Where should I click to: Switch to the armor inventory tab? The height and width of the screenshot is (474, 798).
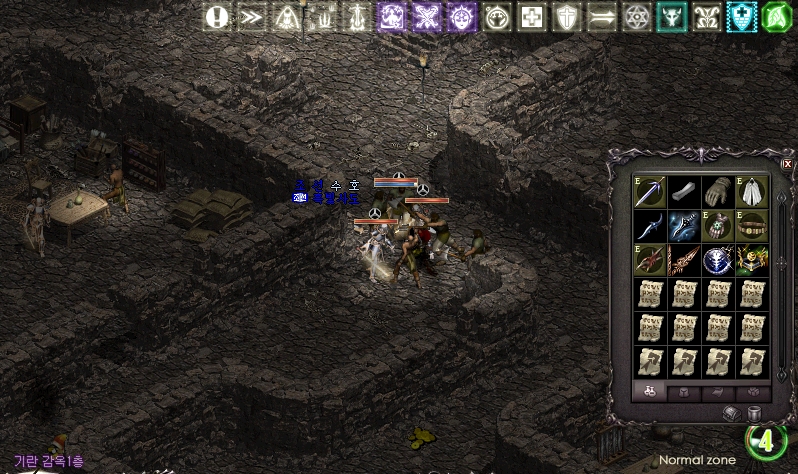pyautogui.click(x=685, y=392)
